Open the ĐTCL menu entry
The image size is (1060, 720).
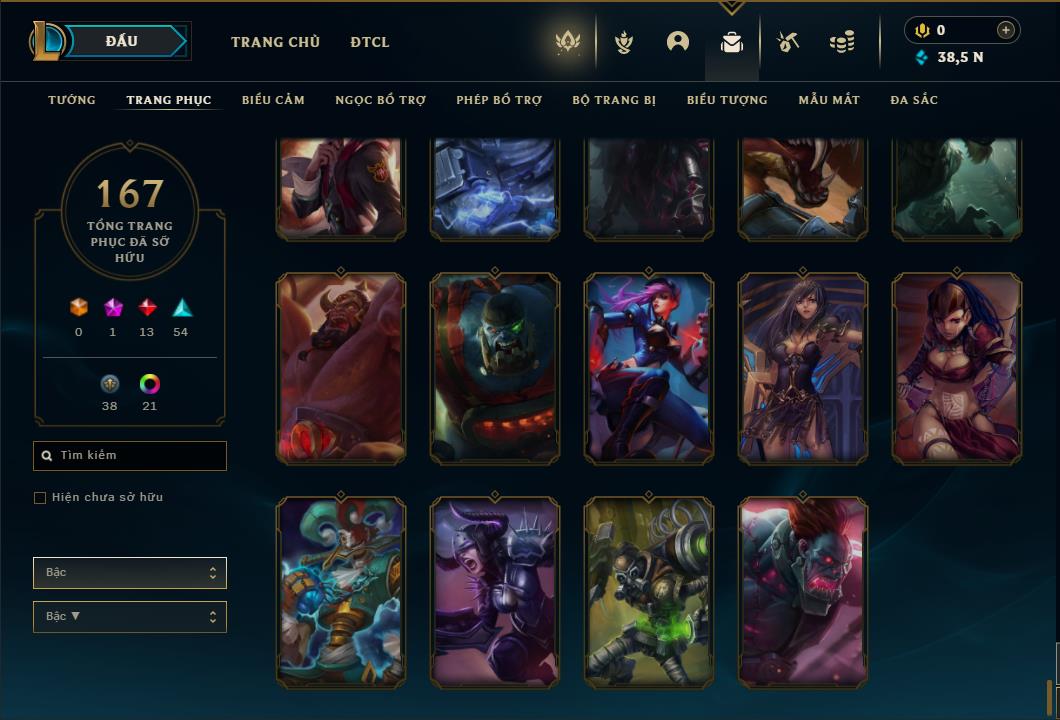(370, 42)
